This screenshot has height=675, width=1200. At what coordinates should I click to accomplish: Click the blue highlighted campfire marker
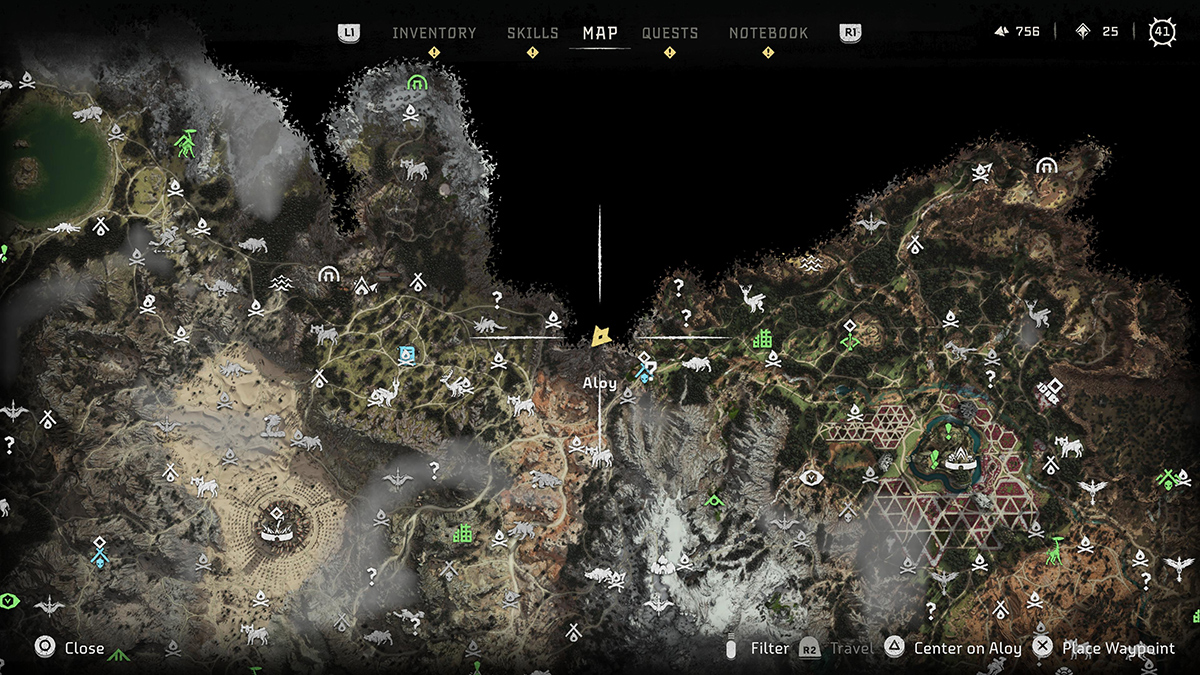click(x=407, y=354)
